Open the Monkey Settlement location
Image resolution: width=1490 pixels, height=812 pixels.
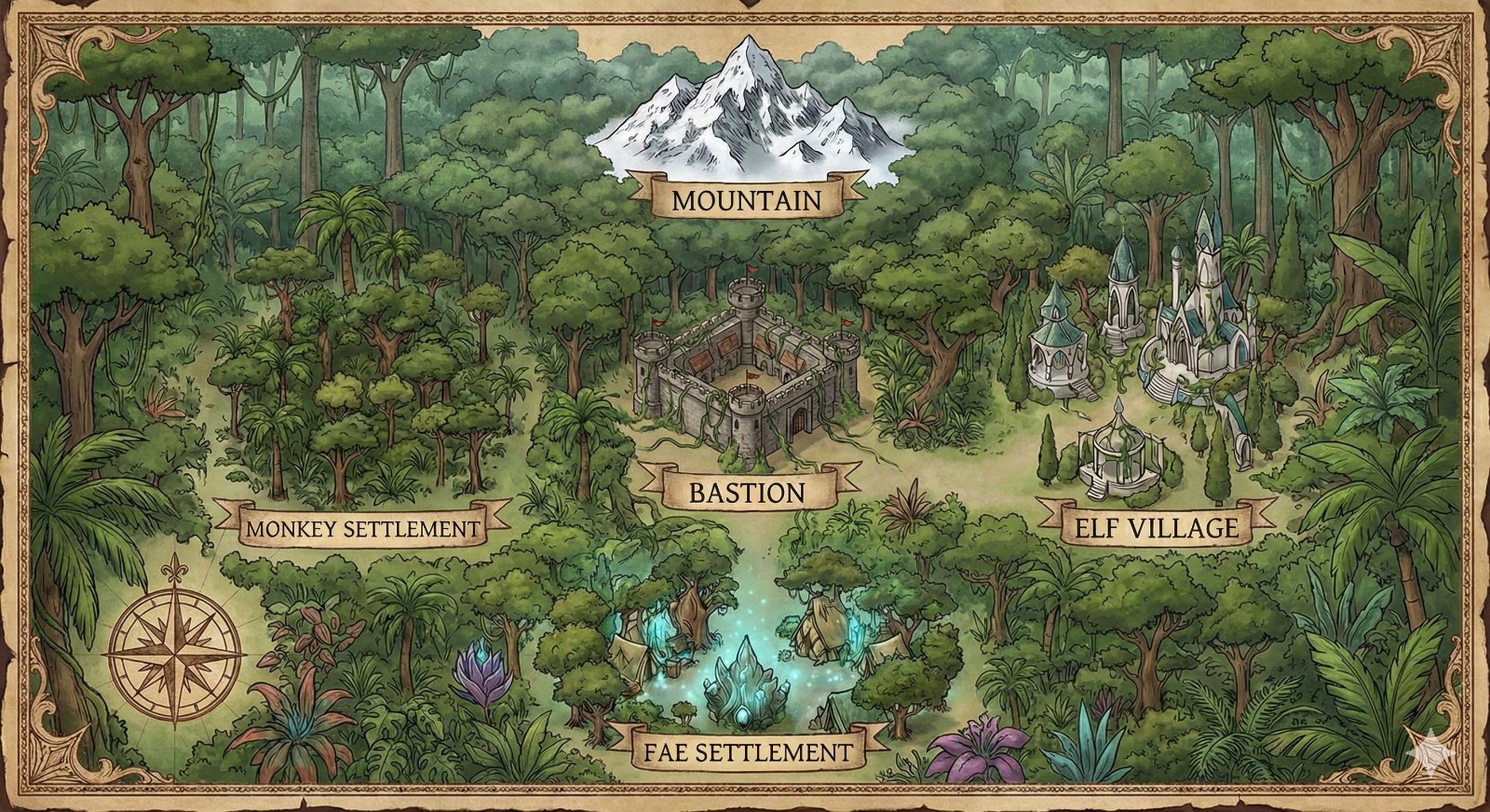363,529
